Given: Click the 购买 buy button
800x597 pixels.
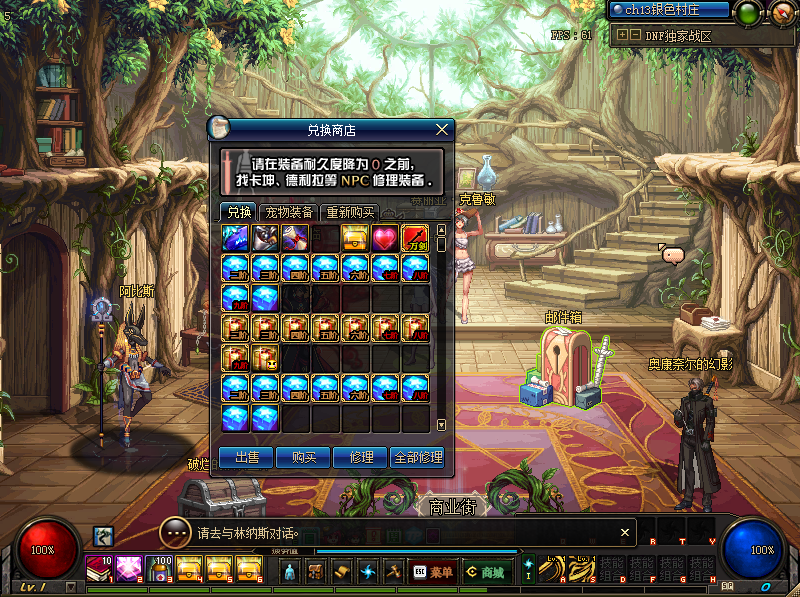Looking at the screenshot, I should point(303,457).
